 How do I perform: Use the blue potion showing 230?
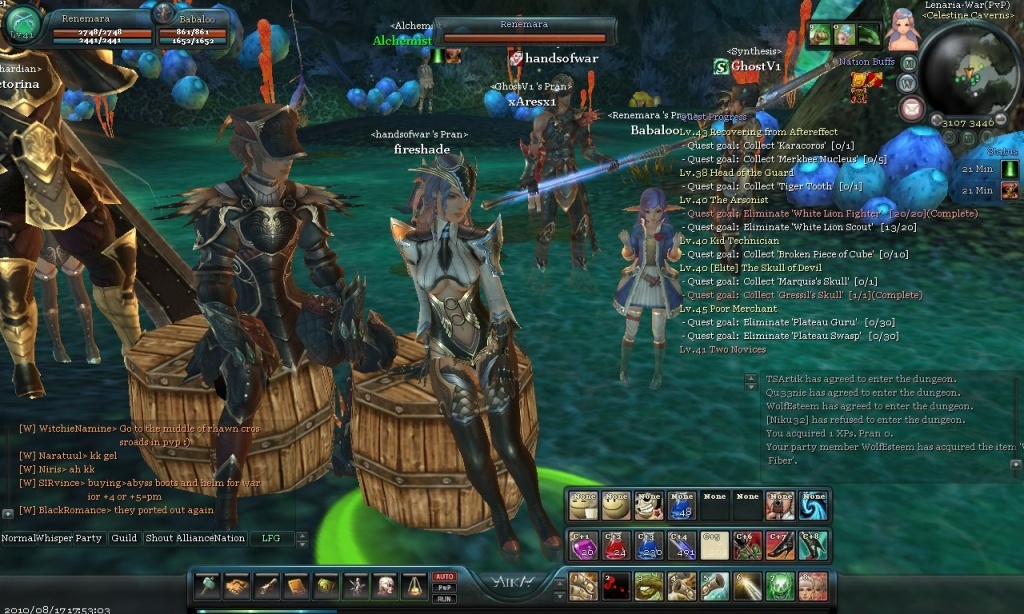point(648,544)
